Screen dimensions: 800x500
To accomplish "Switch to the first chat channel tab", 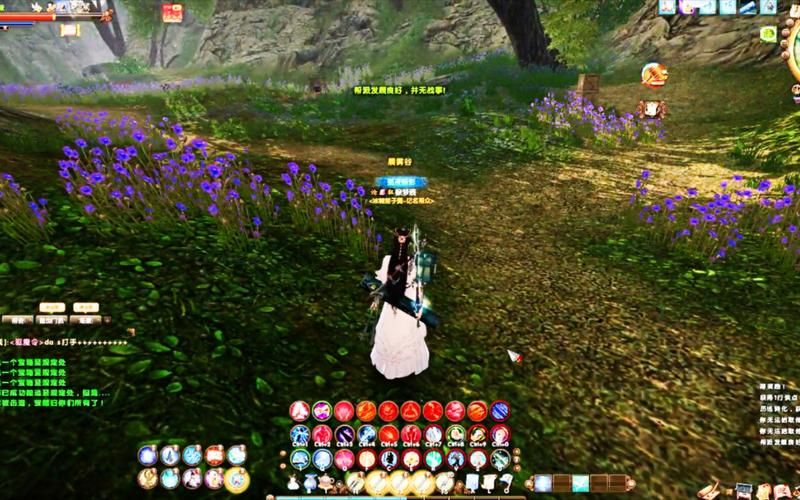I will 17,320.
